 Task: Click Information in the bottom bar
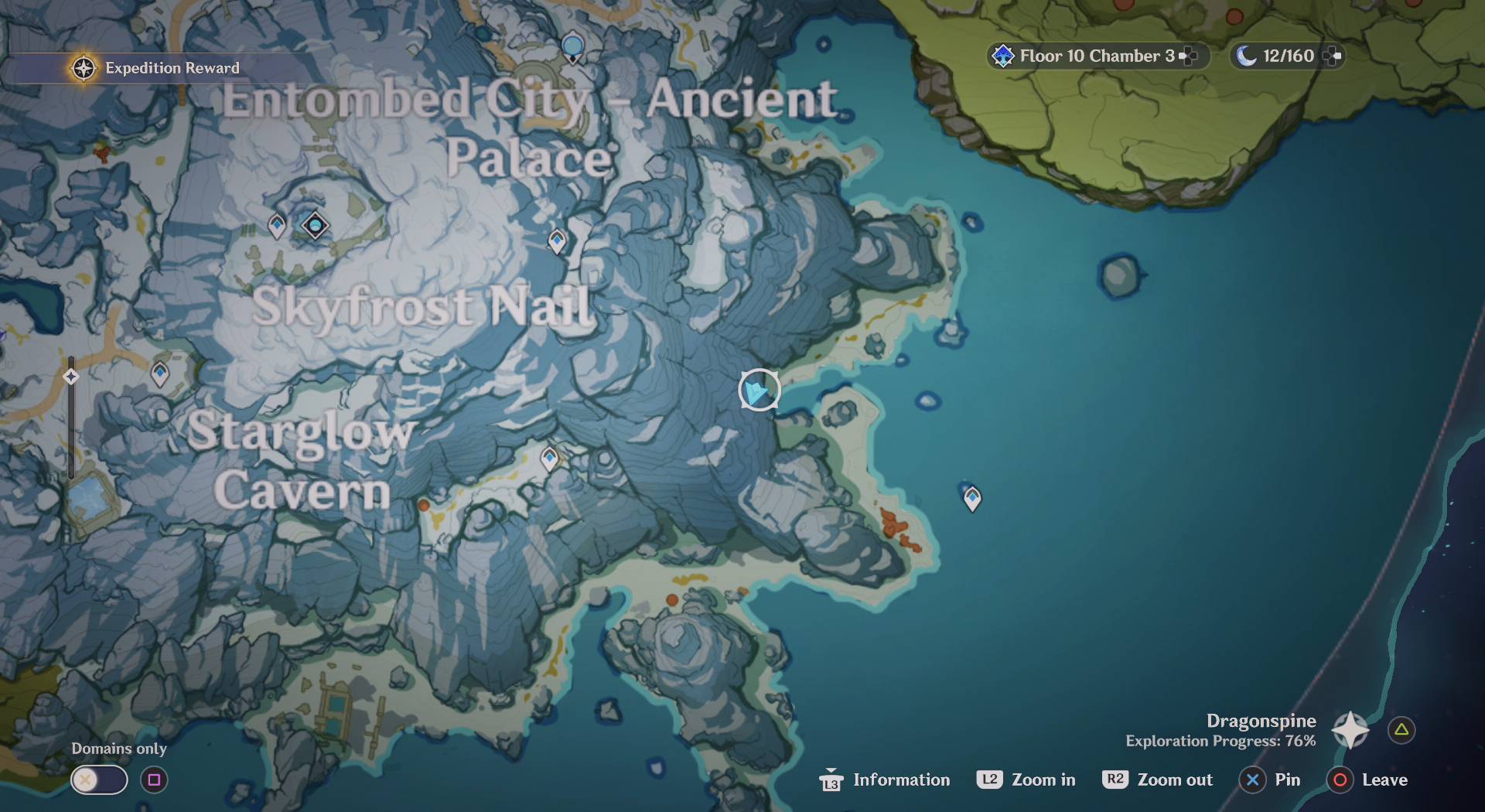[x=901, y=780]
